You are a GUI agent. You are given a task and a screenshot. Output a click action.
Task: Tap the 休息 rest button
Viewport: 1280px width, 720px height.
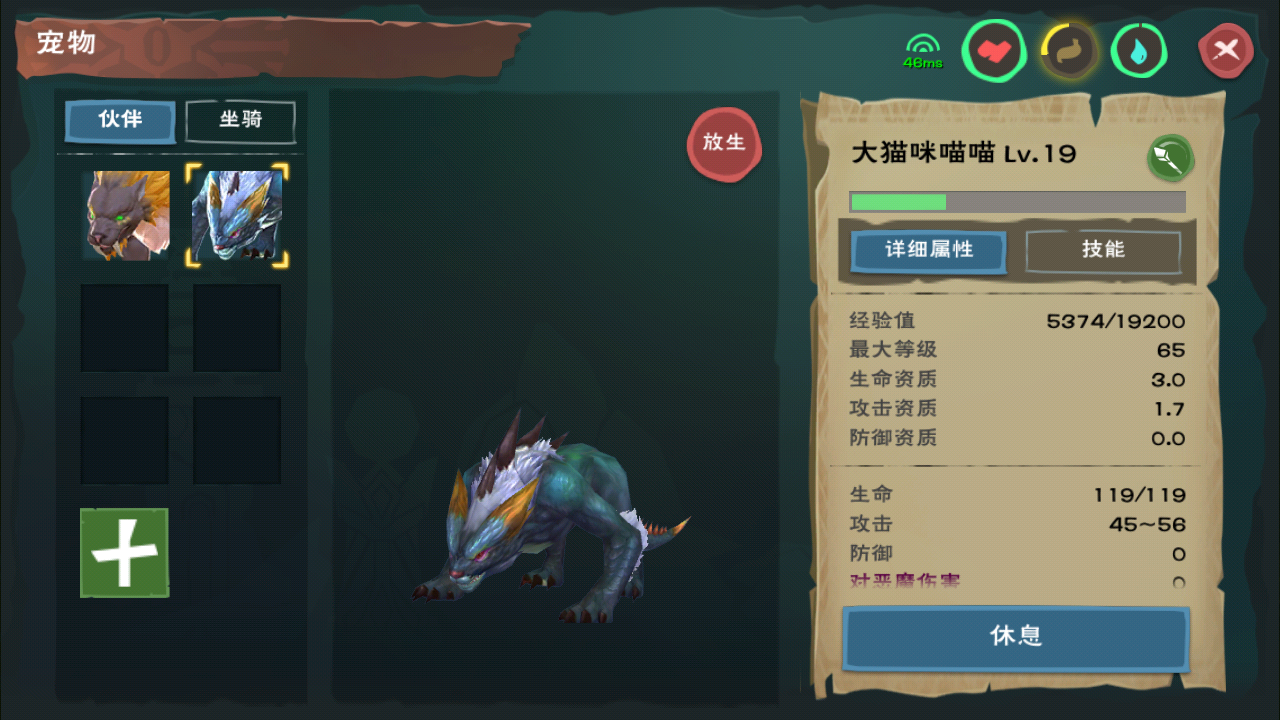click(1016, 637)
